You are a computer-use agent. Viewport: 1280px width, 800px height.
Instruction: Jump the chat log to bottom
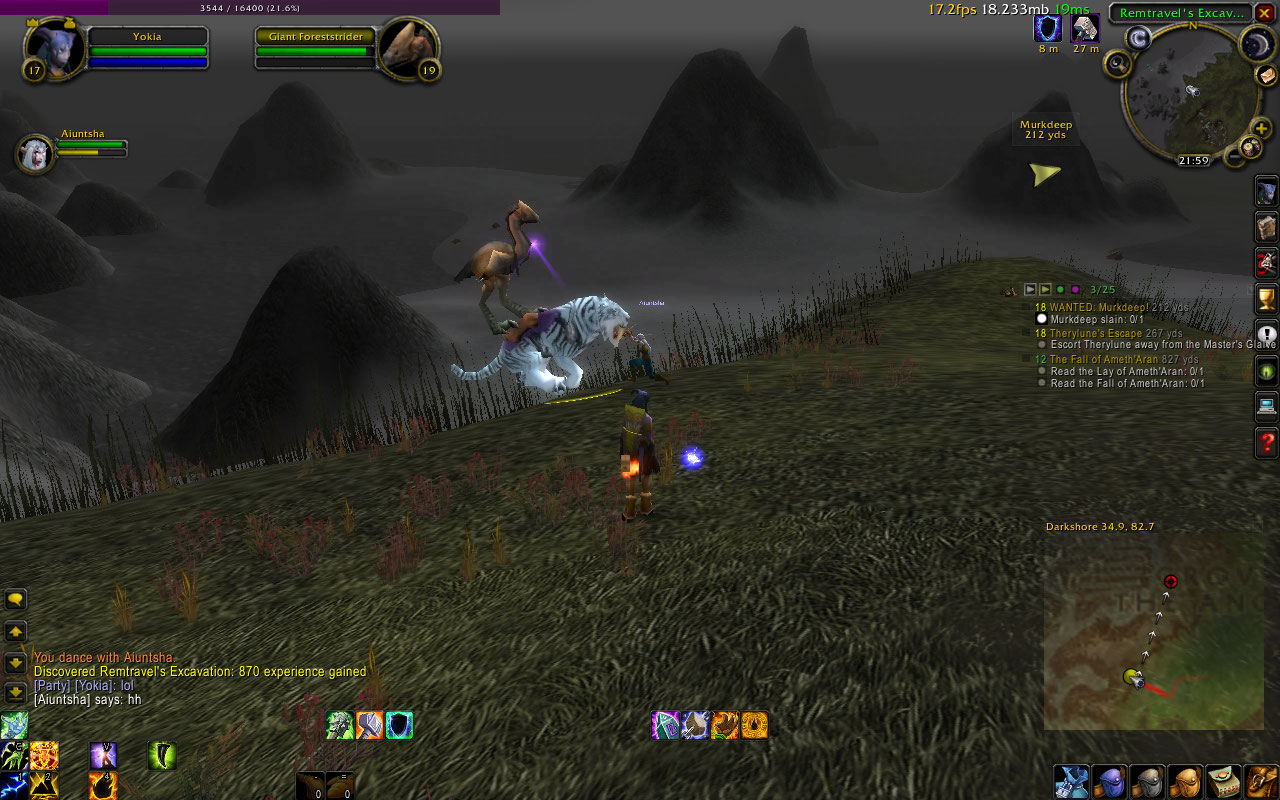point(16,692)
